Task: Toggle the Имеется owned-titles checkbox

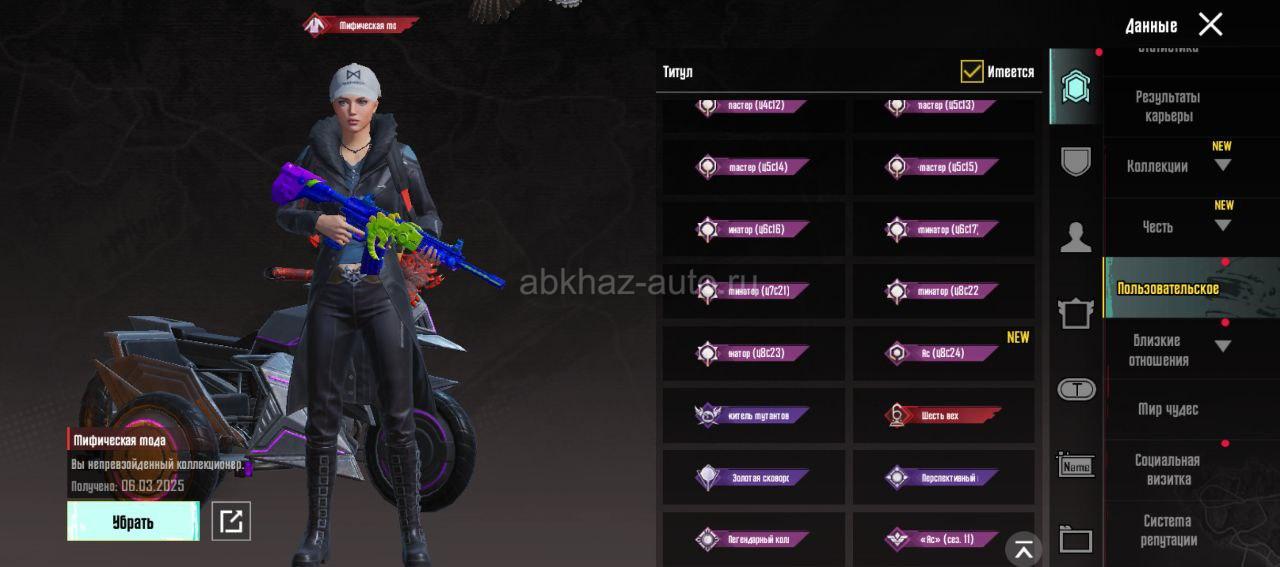Action: (x=971, y=71)
